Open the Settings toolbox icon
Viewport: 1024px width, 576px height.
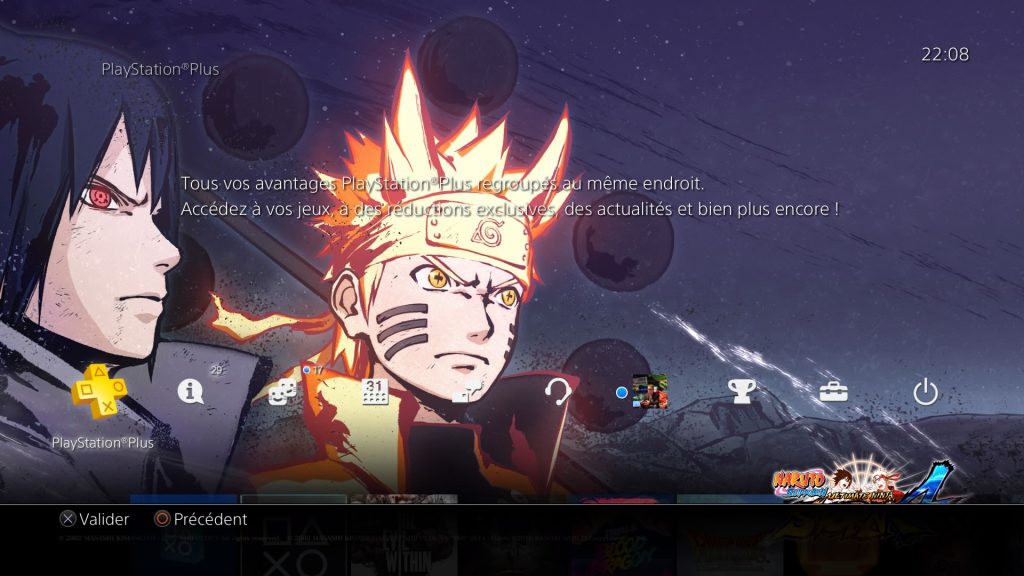tap(833, 392)
